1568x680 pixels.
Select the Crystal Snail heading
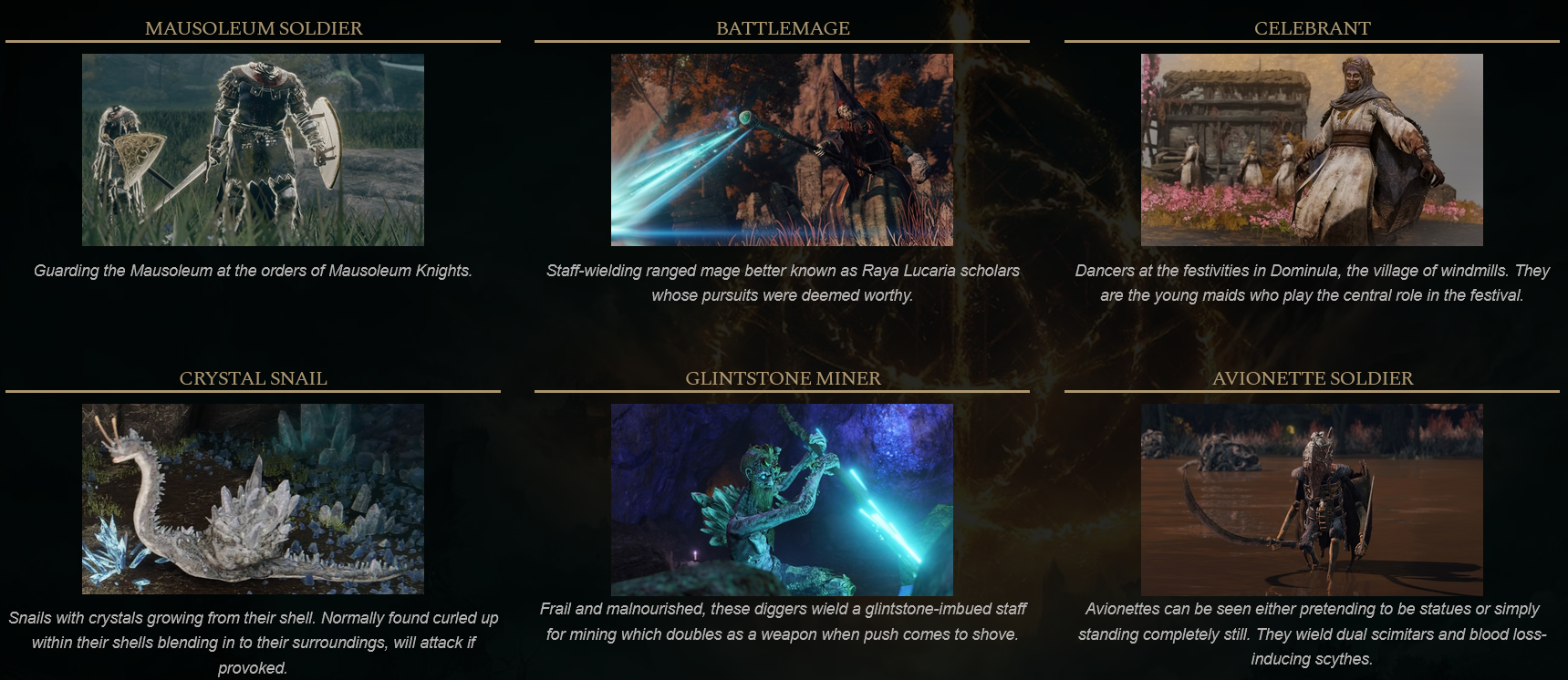pos(254,378)
